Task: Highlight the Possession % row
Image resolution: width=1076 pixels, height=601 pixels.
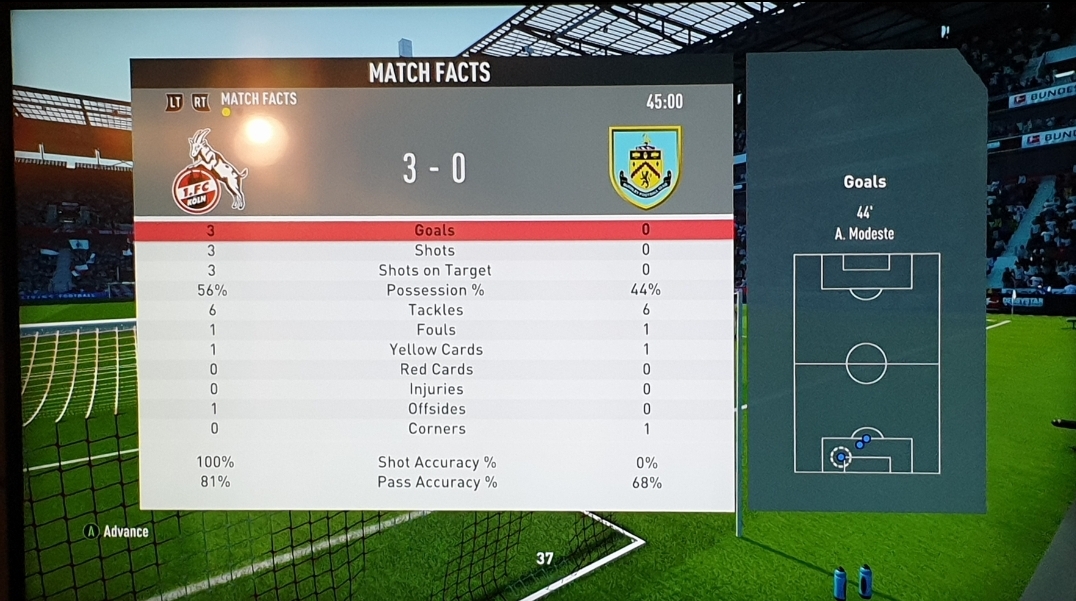Action: tap(434, 290)
